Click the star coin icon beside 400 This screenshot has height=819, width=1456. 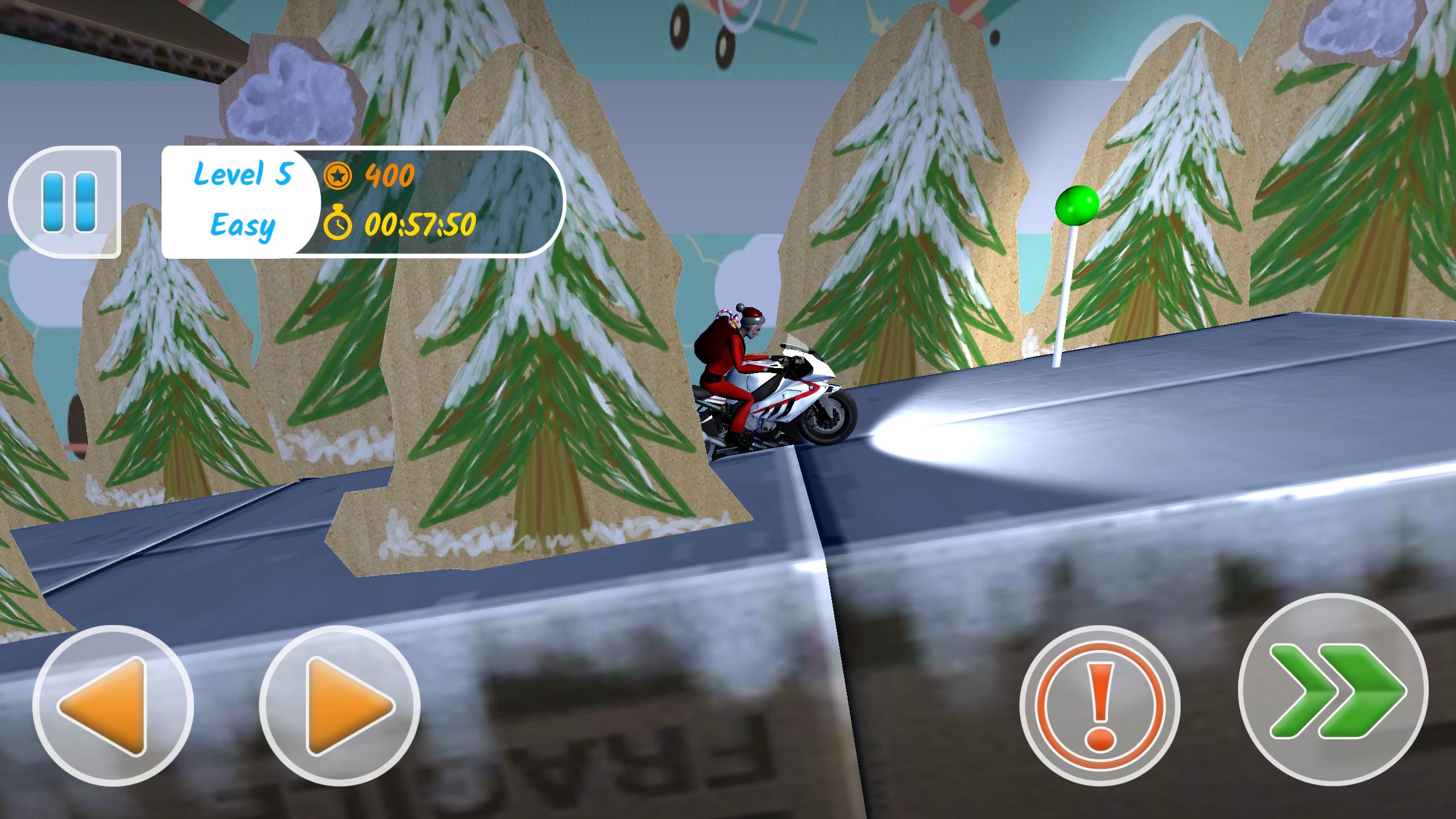pos(338,177)
